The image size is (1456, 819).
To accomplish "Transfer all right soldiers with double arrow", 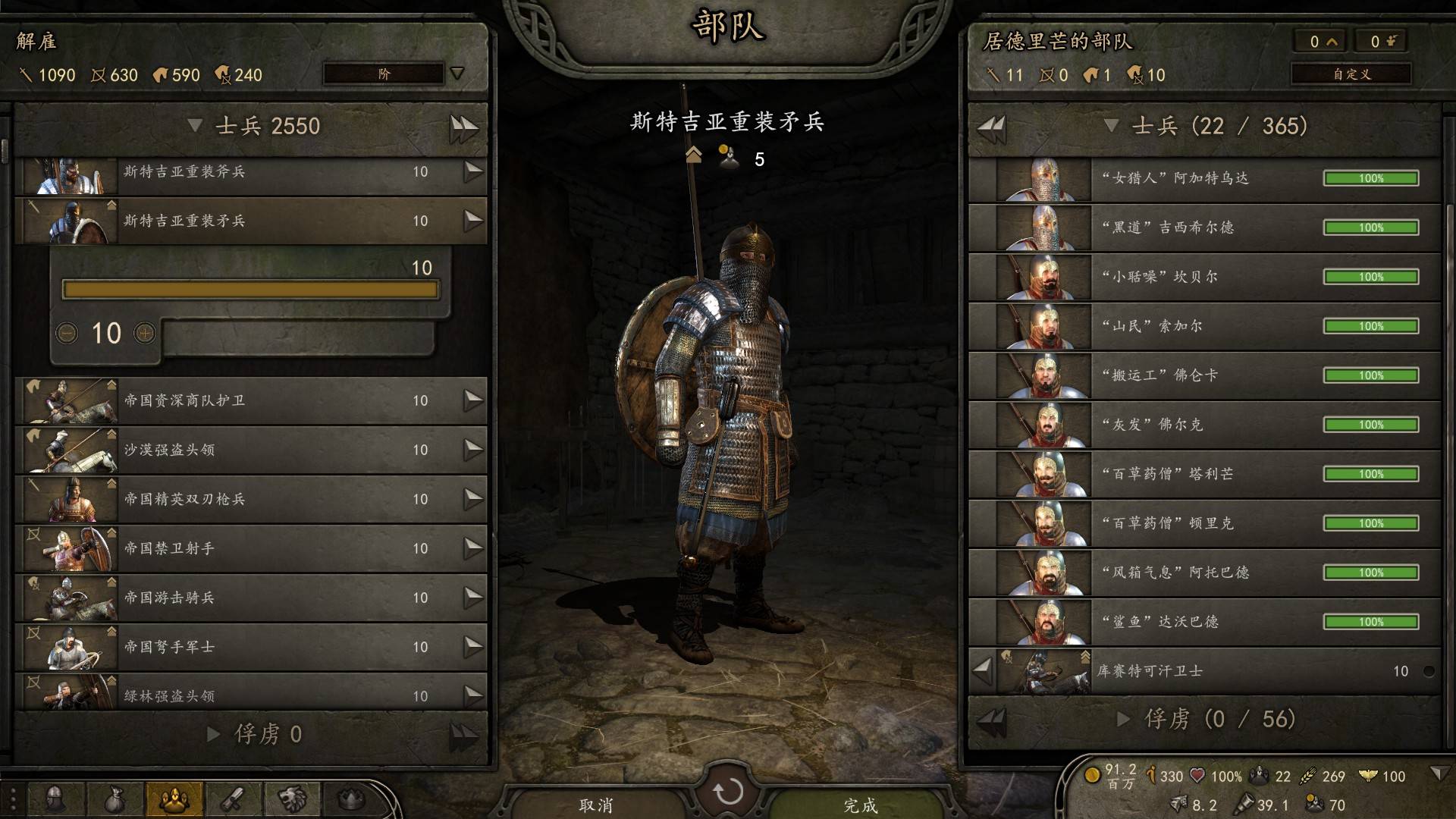I will pyautogui.click(x=991, y=126).
